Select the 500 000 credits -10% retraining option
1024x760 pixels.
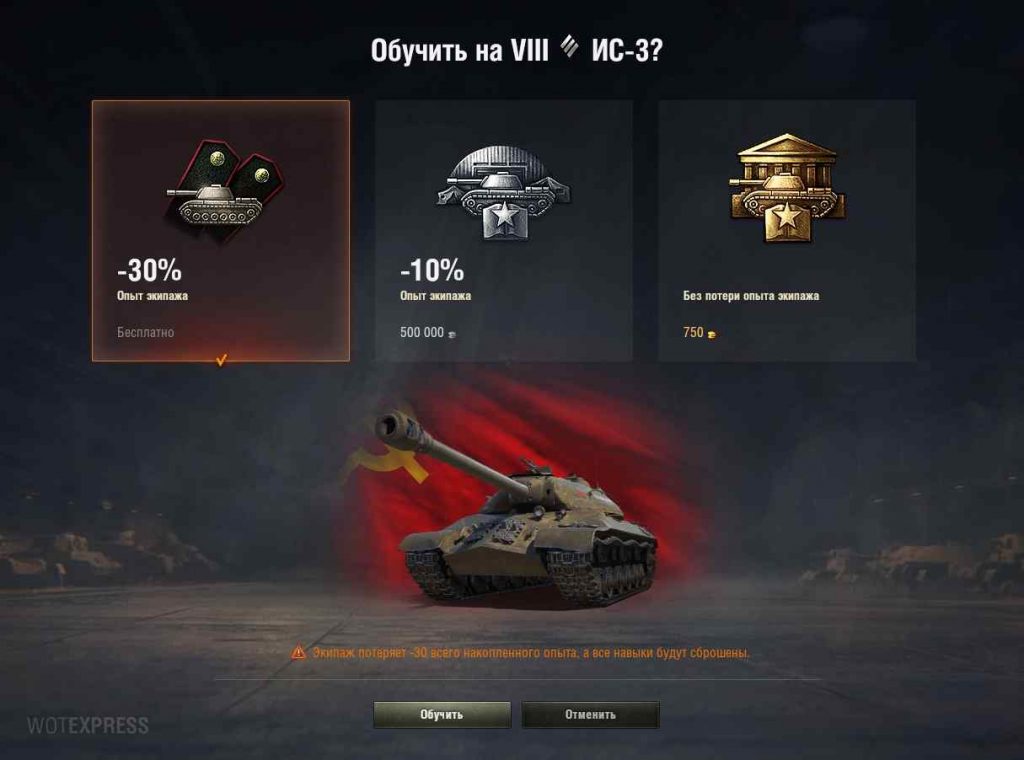504,230
